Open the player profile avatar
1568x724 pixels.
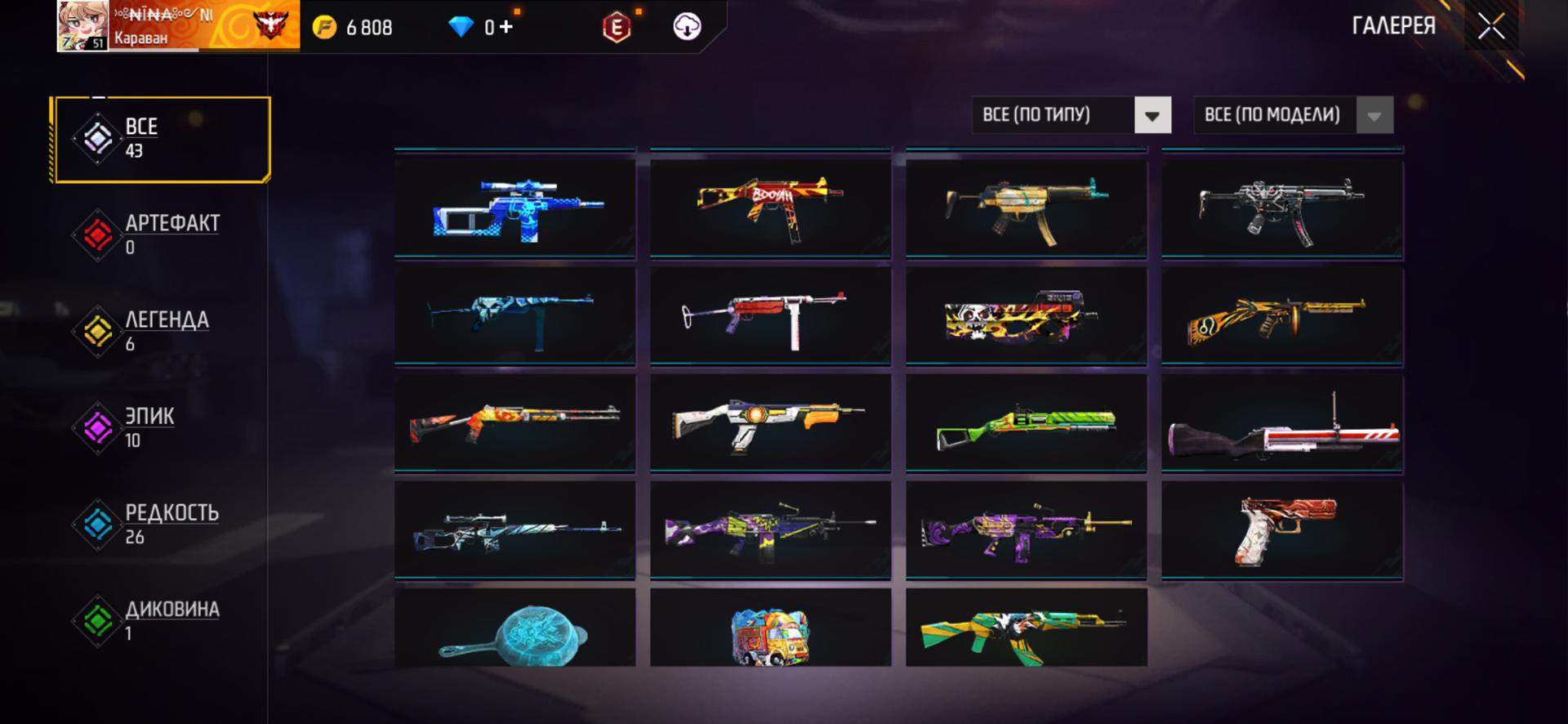coord(82,26)
